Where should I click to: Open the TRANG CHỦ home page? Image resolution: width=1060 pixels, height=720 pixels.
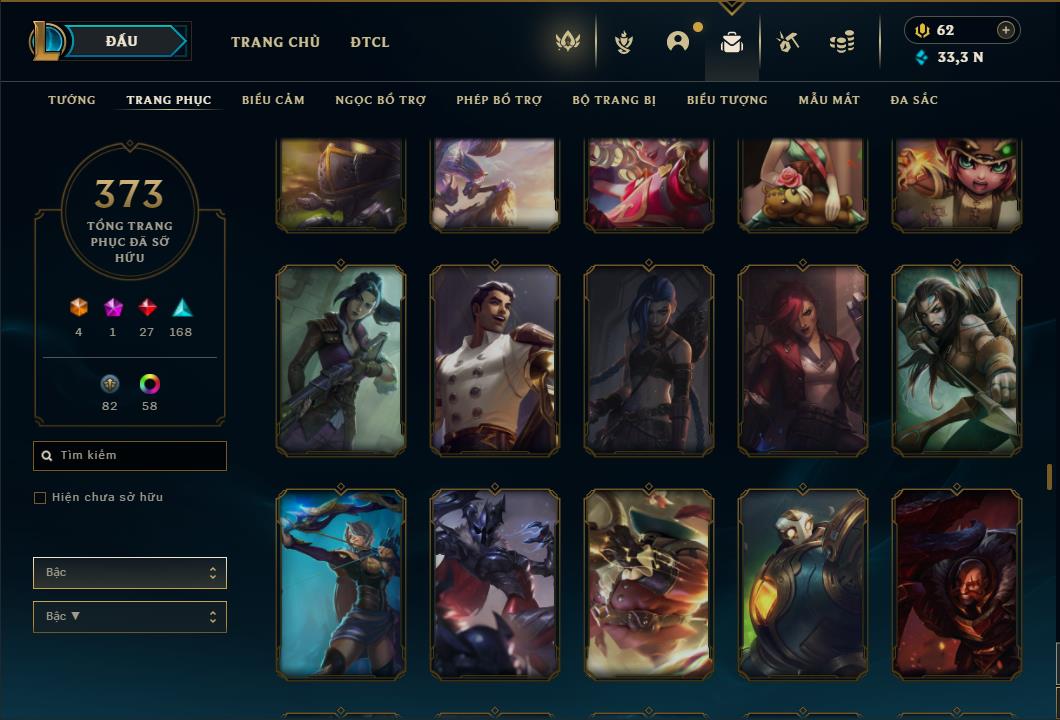[x=275, y=42]
